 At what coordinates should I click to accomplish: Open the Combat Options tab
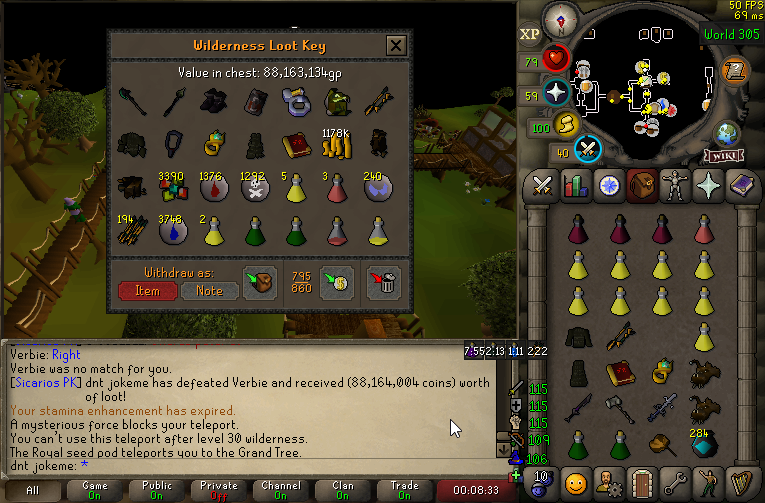[543, 186]
